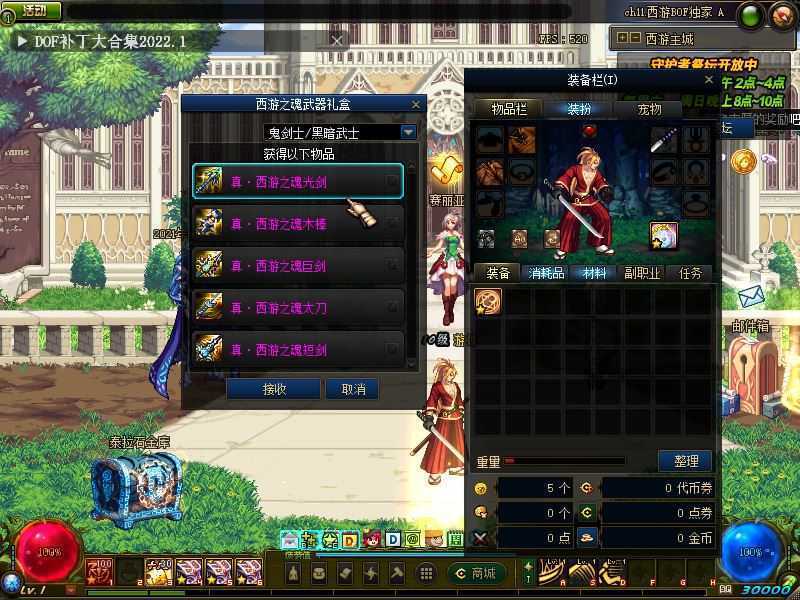The height and width of the screenshot is (600, 800).
Task: Click the 活动 event button
Action: click(x=33, y=10)
